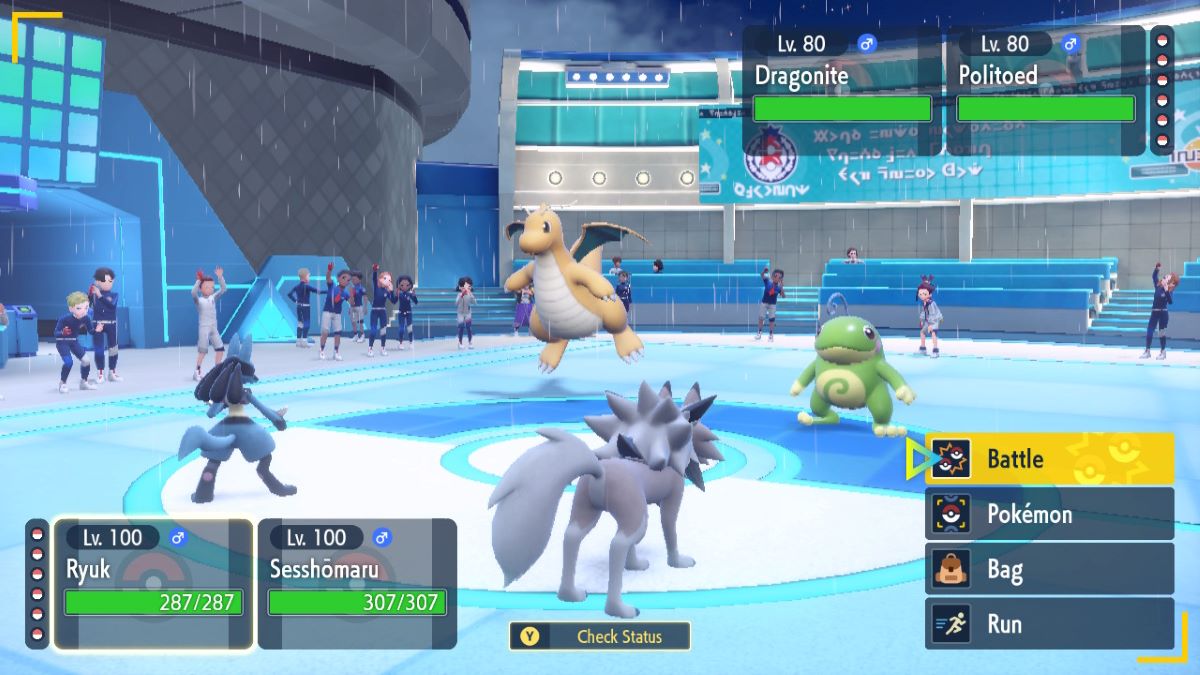The height and width of the screenshot is (675, 1200).
Task: Click the opposing Dragonite info panel
Action: tap(842, 90)
